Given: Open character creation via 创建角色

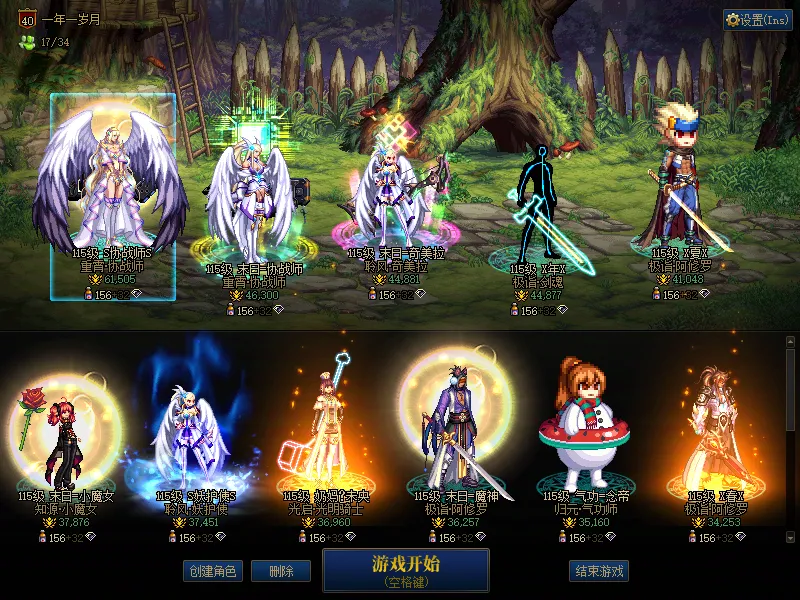Looking at the screenshot, I should point(211,571).
